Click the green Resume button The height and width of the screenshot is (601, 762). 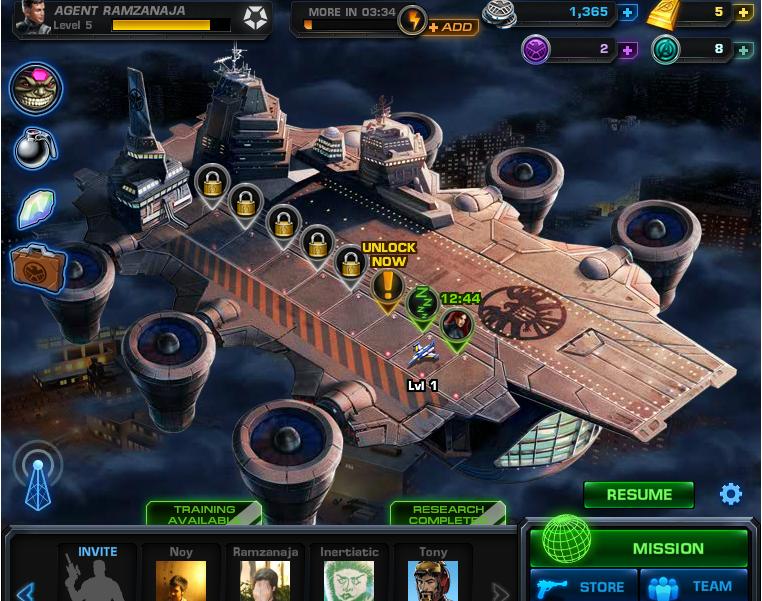[638, 494]
